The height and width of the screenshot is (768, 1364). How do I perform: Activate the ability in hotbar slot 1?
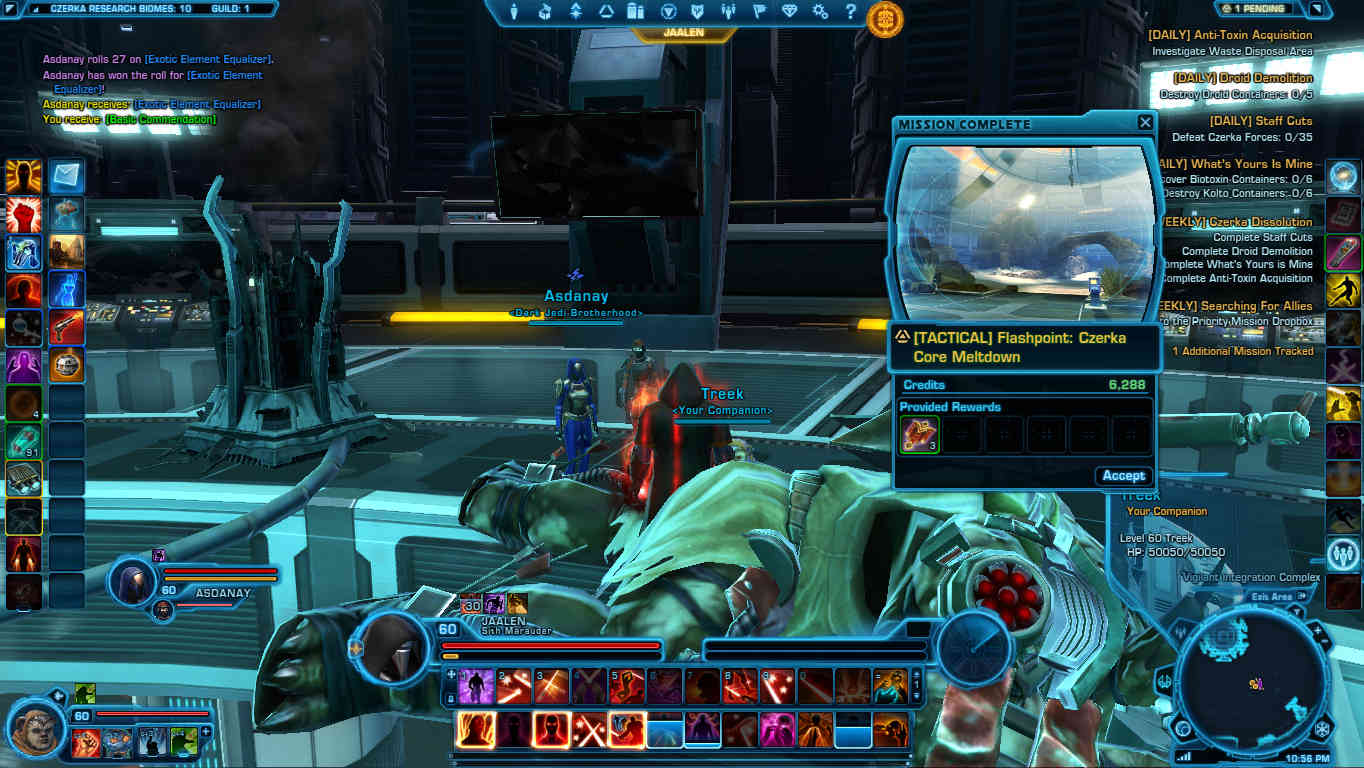[477, 686]
